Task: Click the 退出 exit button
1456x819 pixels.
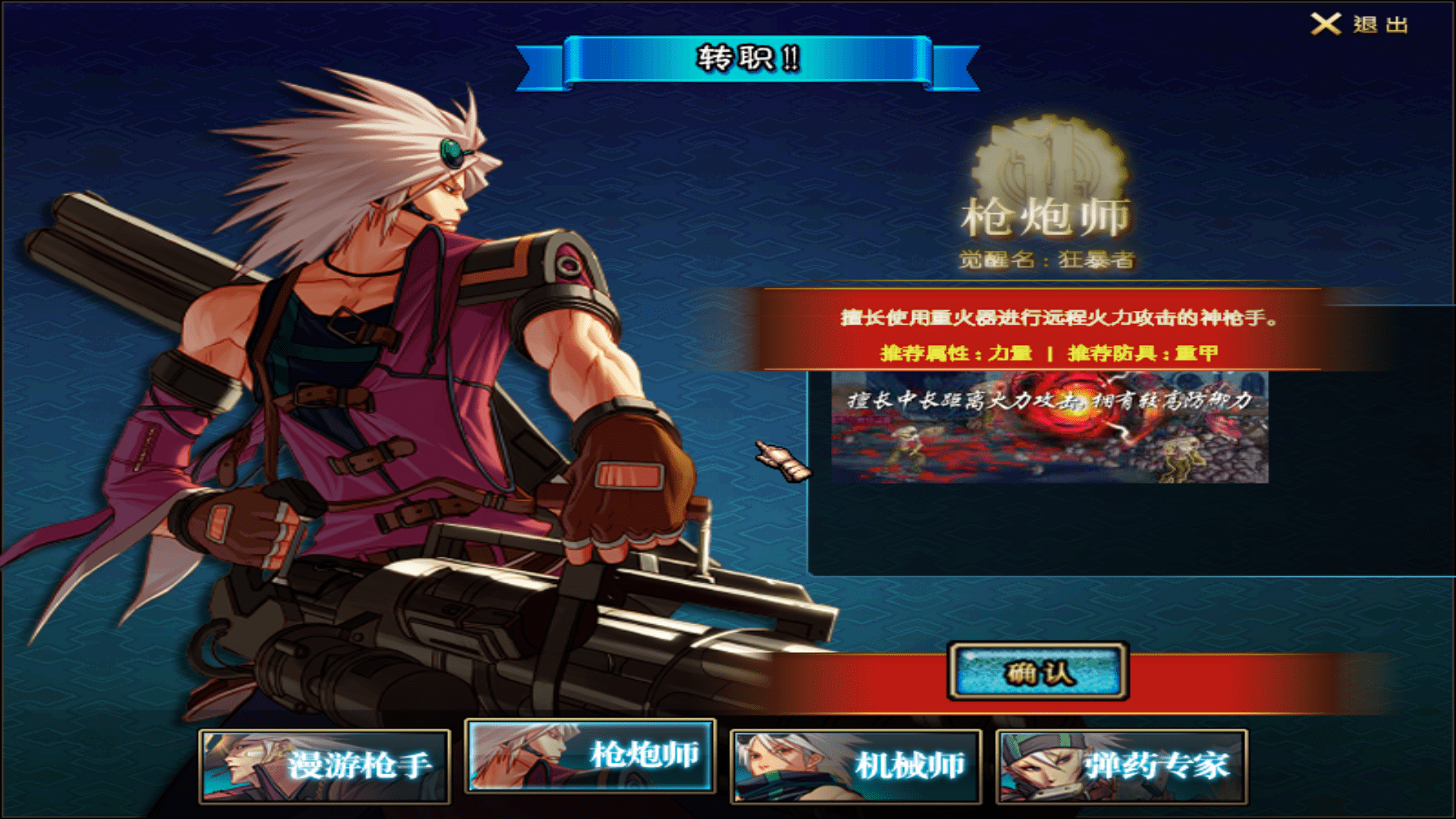Action: [1360, 24]
